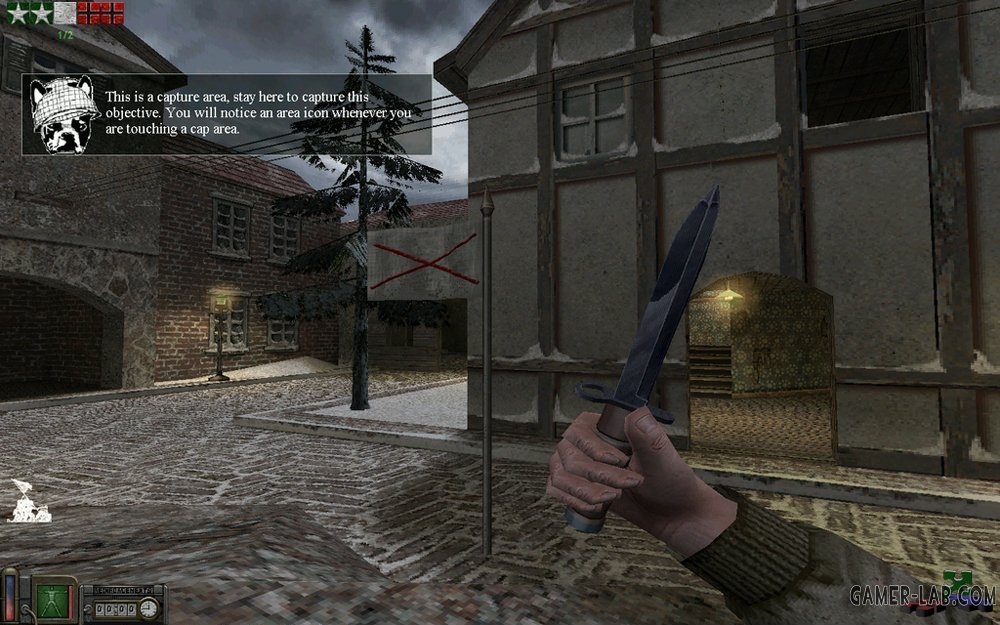Screen dimensions: 1000x625
Task: Open the Gamer-Lab.com watermark link
Action: [920, 596]
